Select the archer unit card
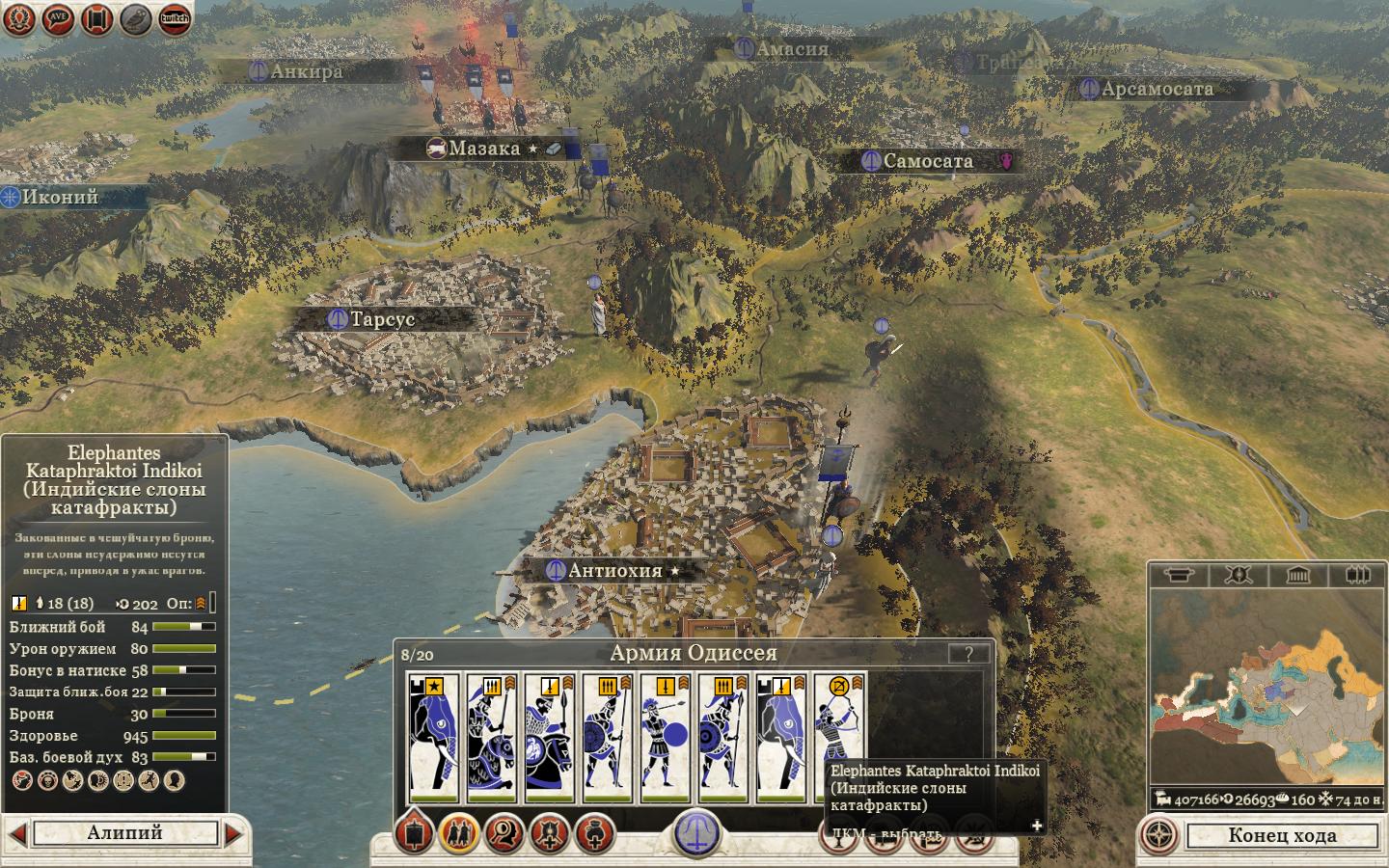Viewport: 1389px width, 868px height. click(x=839, y=738)
